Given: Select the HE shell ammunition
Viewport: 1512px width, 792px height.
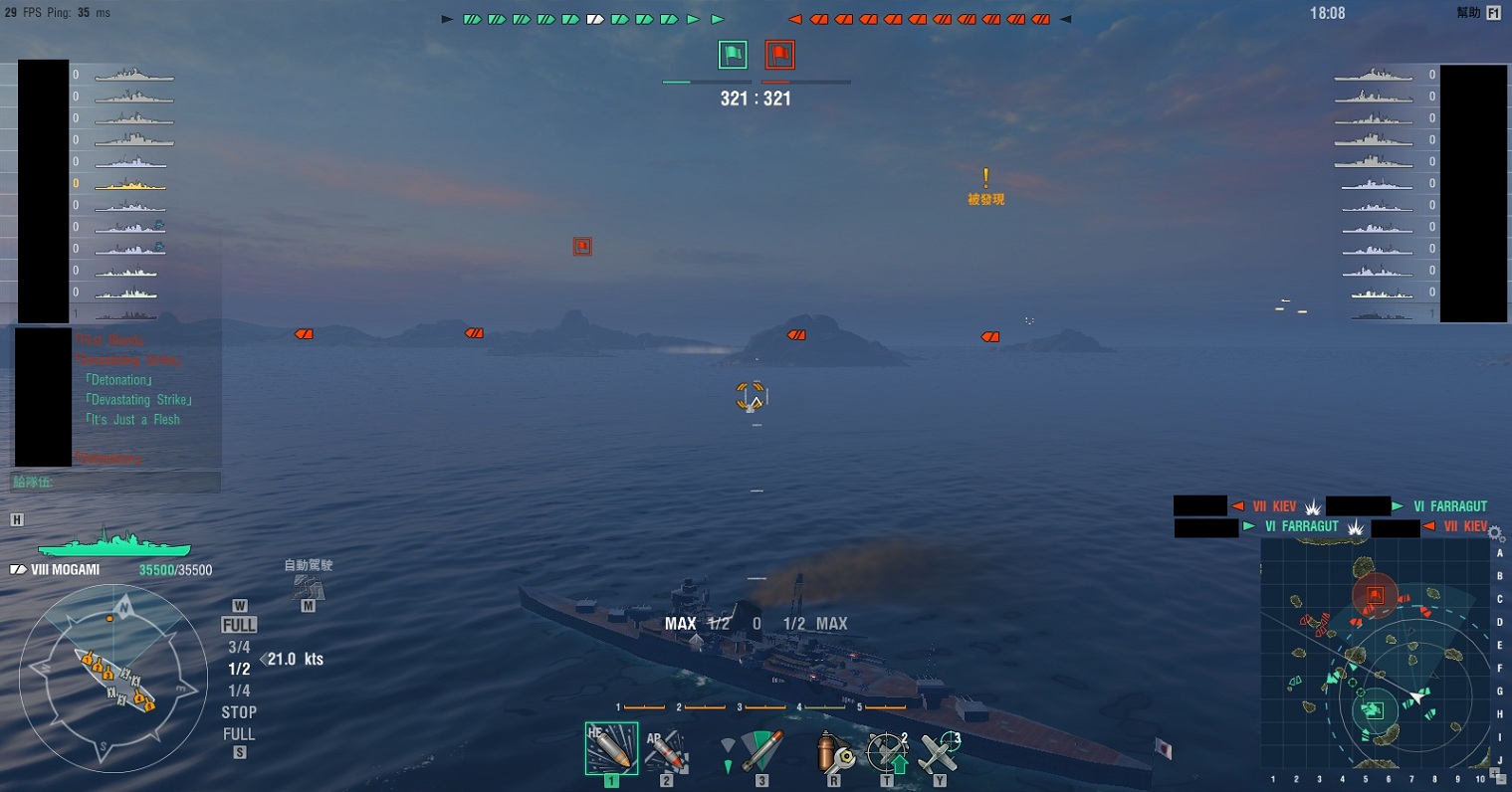Looking at the screenshot, I should pos(610,748).
